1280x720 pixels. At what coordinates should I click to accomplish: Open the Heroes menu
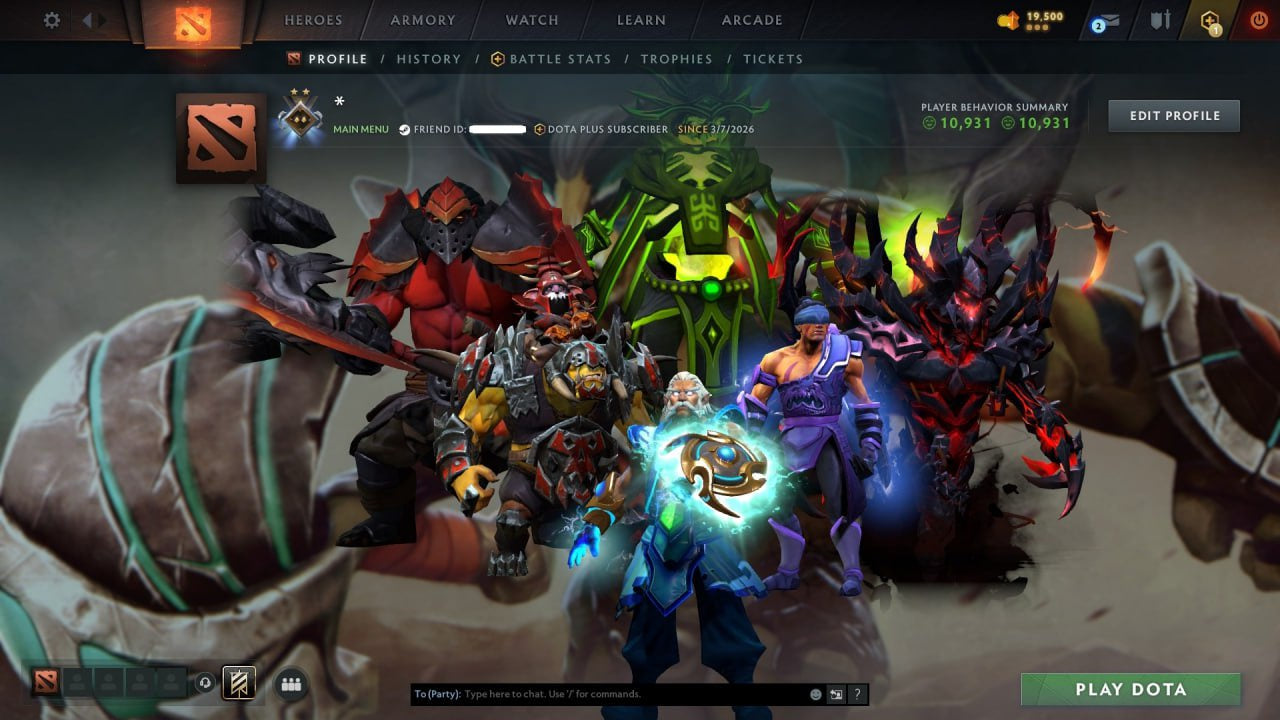coord(313,19)
